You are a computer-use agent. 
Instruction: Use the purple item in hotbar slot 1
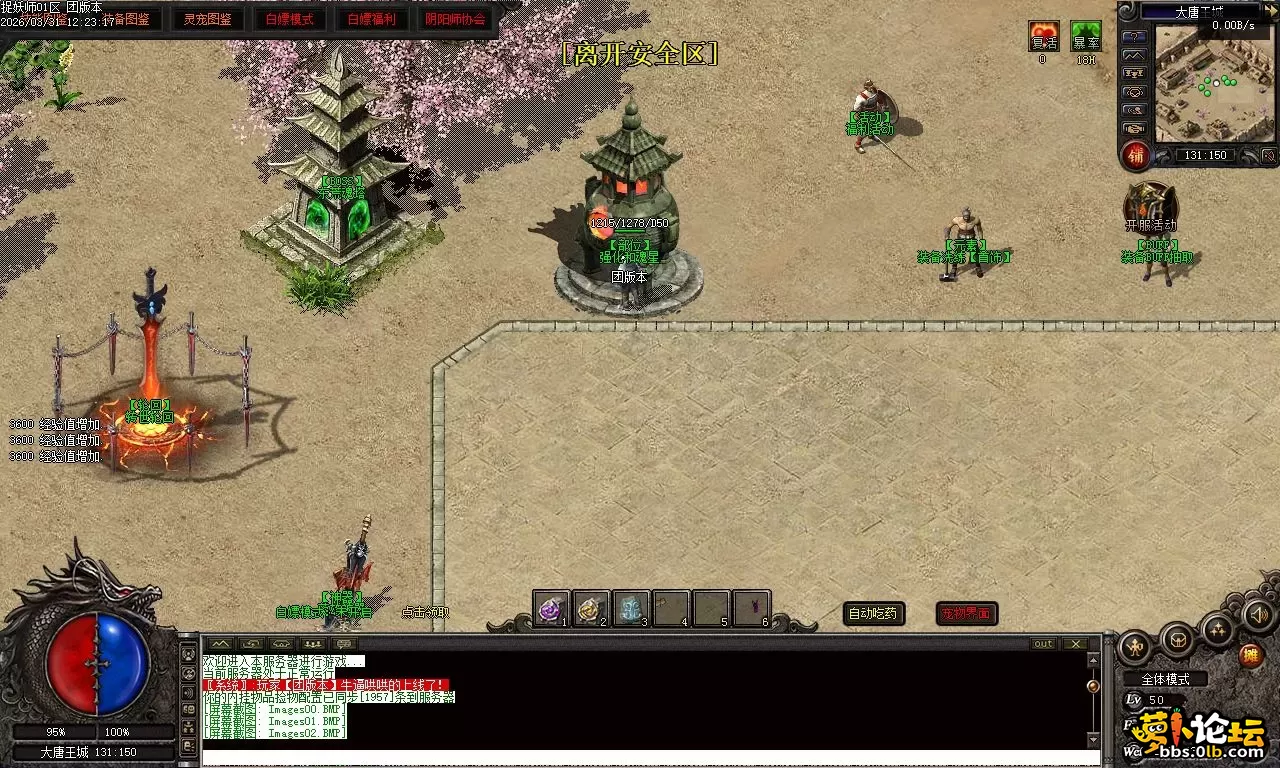pos(551,608)
